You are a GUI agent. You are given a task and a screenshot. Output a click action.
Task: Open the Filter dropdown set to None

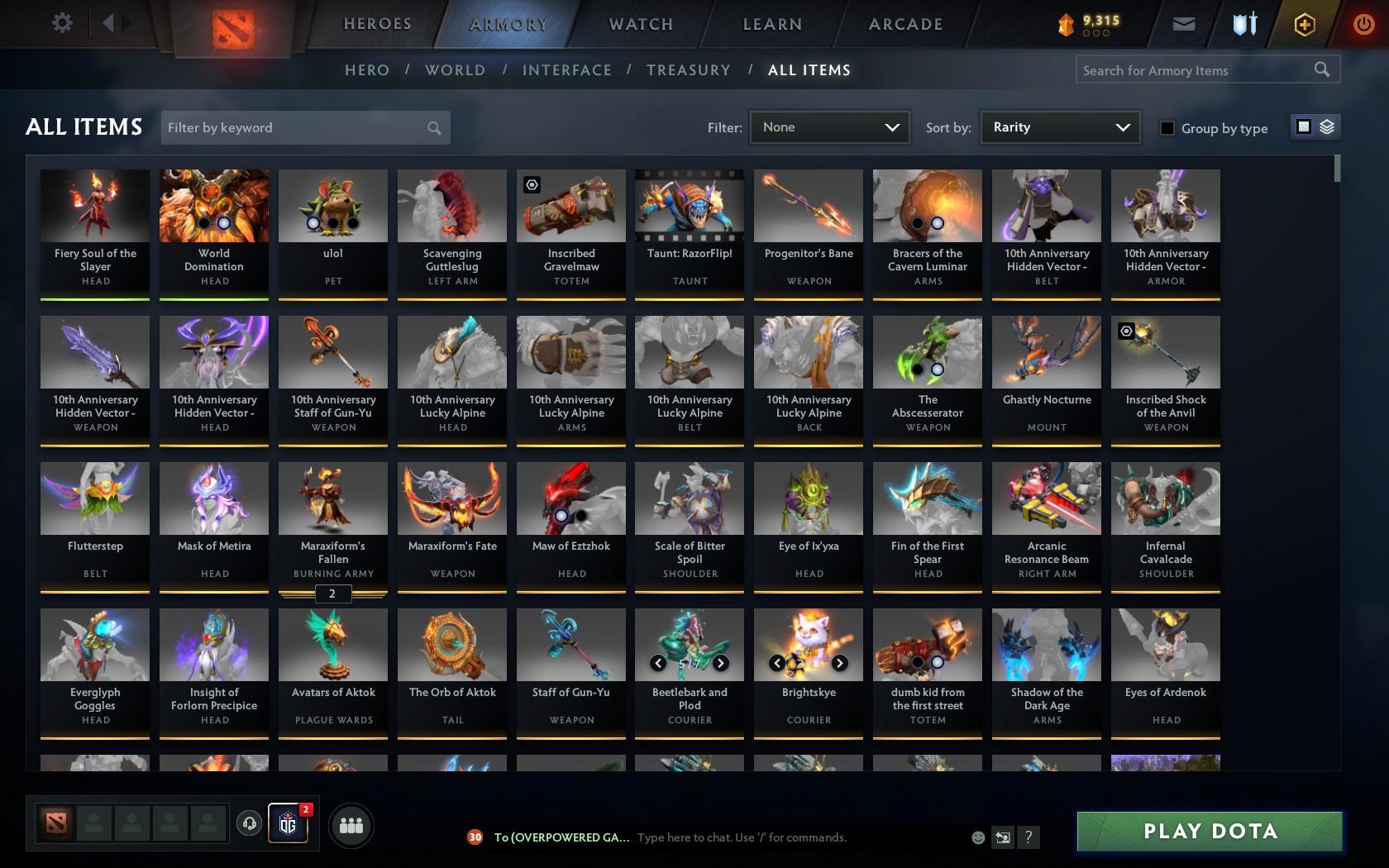(x=829, y=127)
